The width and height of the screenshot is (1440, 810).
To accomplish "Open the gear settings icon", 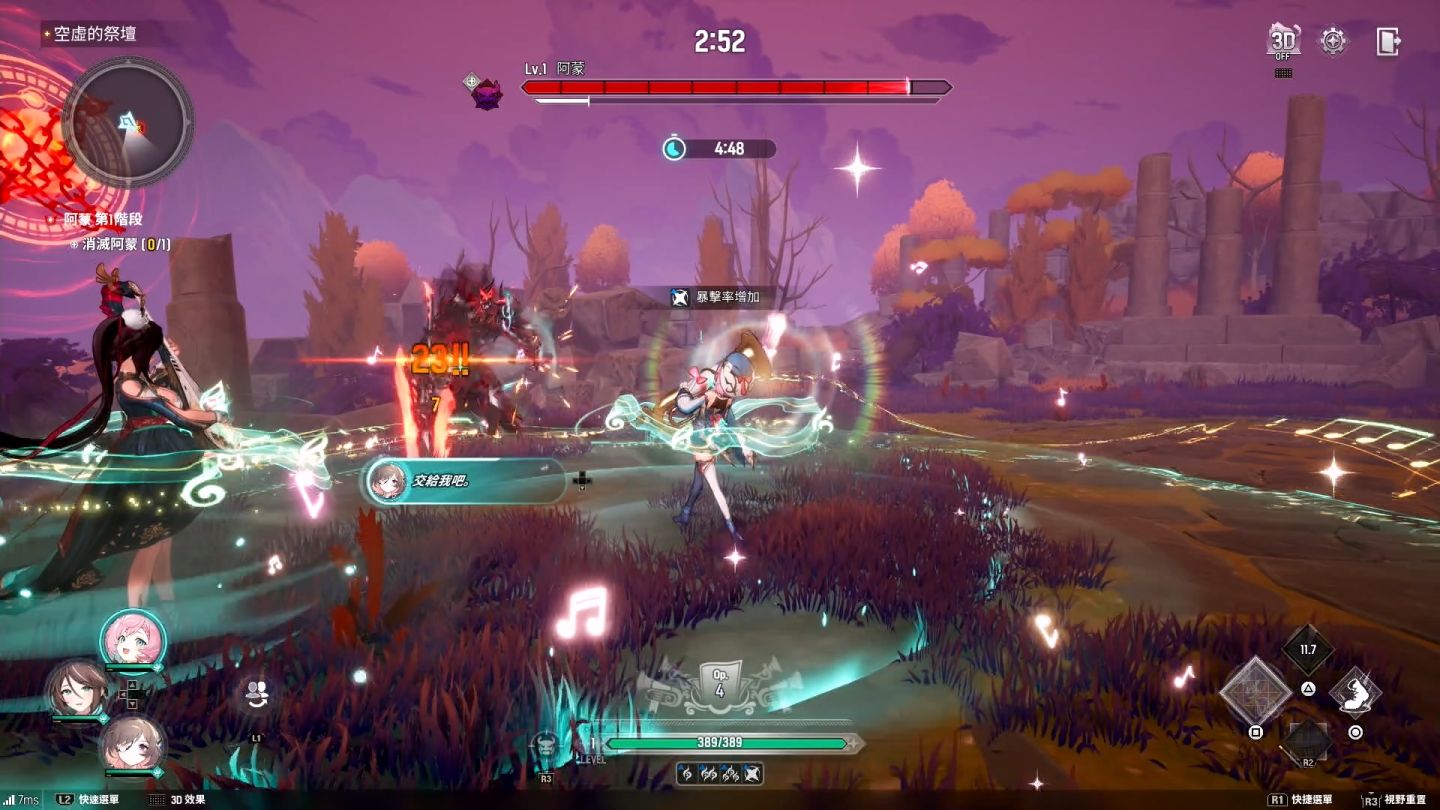I will coord(1334,41).
